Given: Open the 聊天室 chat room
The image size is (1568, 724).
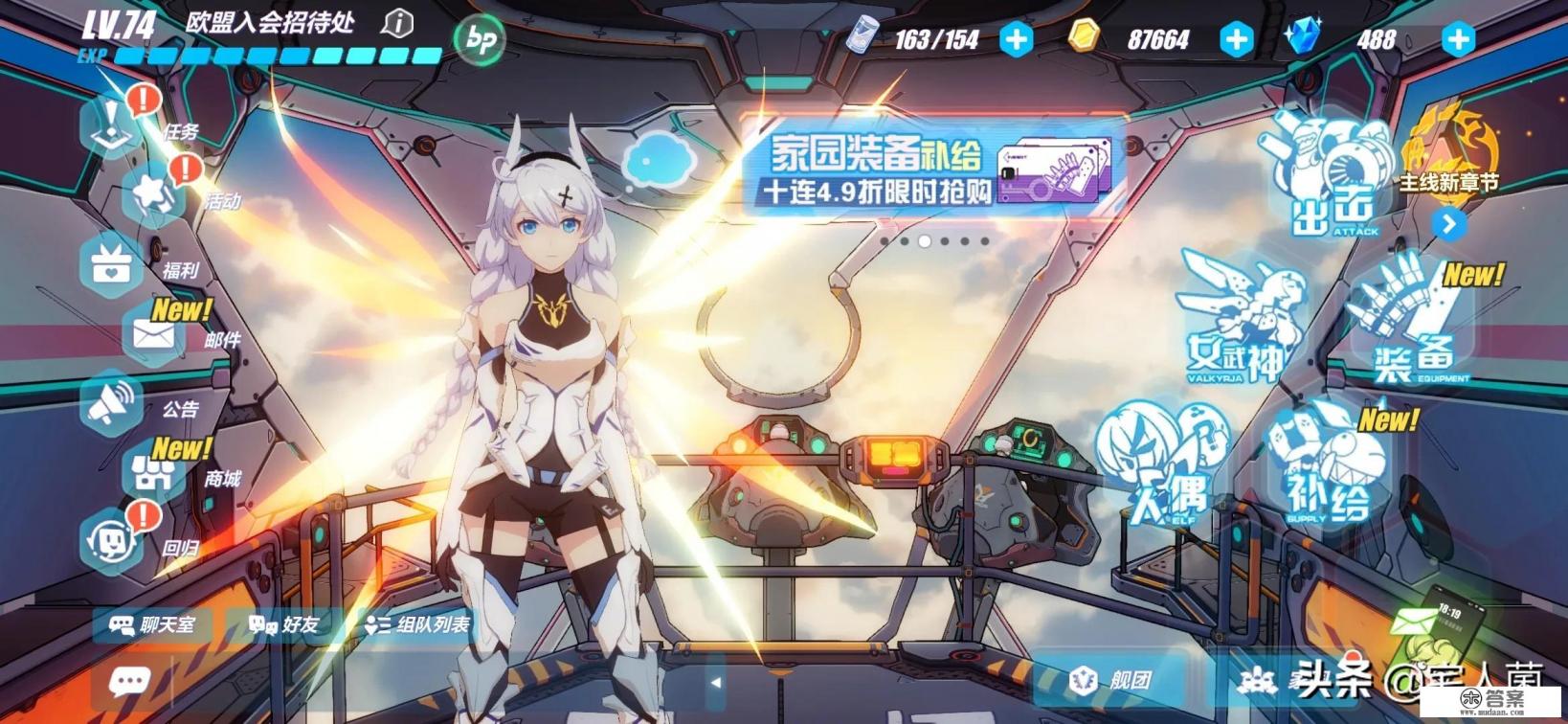Looking at the screenshot, I should point(153,625).
